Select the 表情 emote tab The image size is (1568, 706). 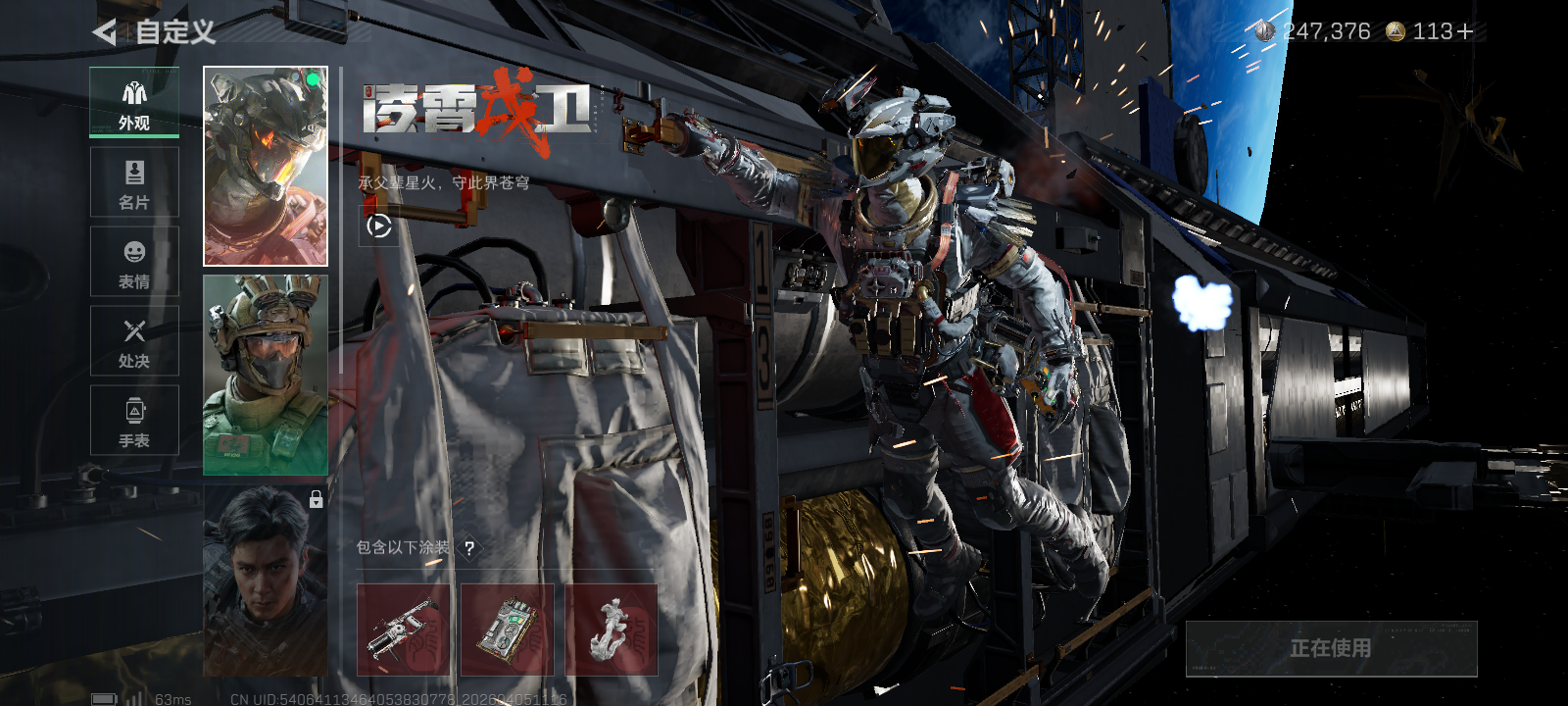tap(134, 262)
